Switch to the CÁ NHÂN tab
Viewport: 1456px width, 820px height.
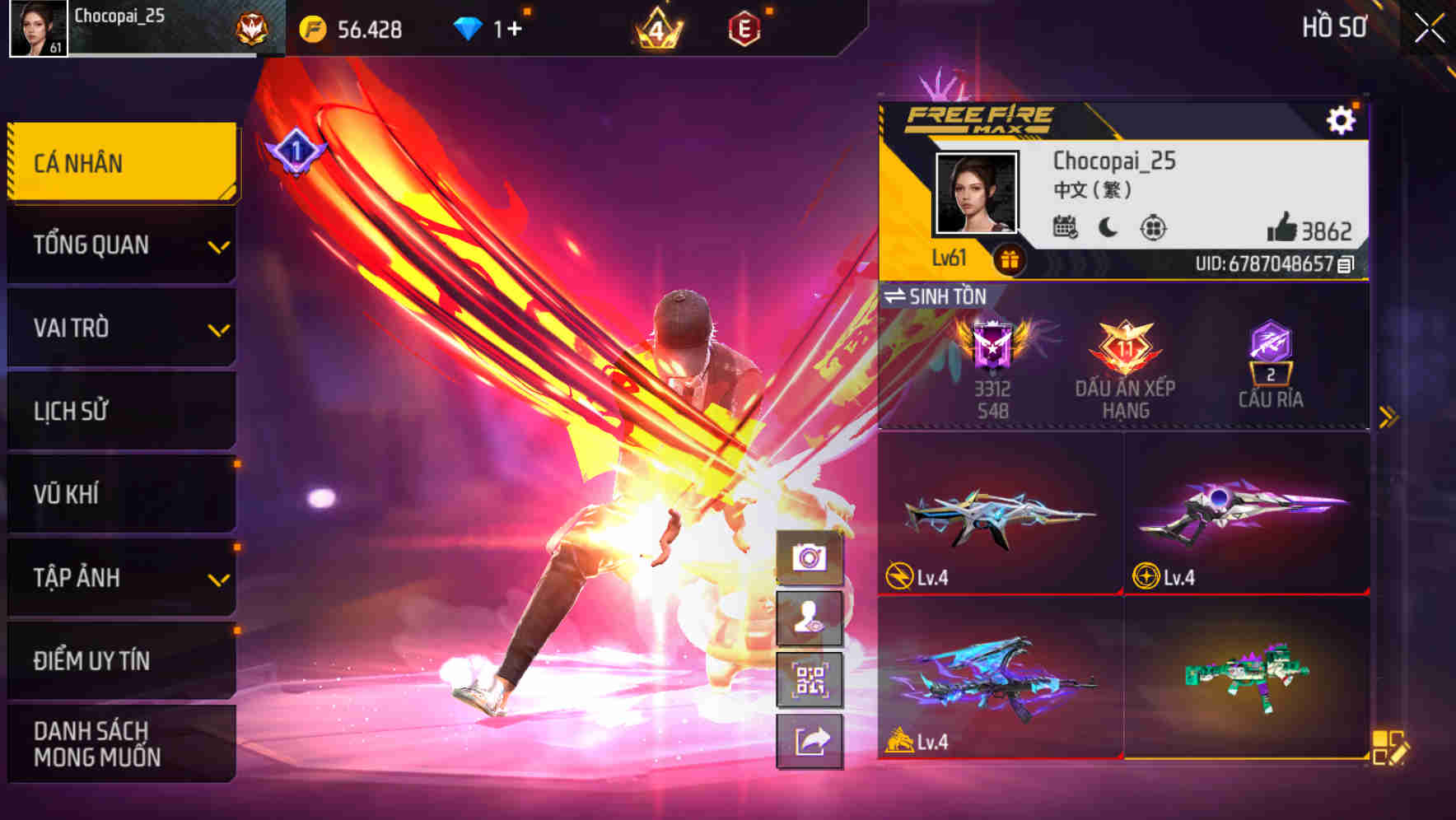click(120, 162)
